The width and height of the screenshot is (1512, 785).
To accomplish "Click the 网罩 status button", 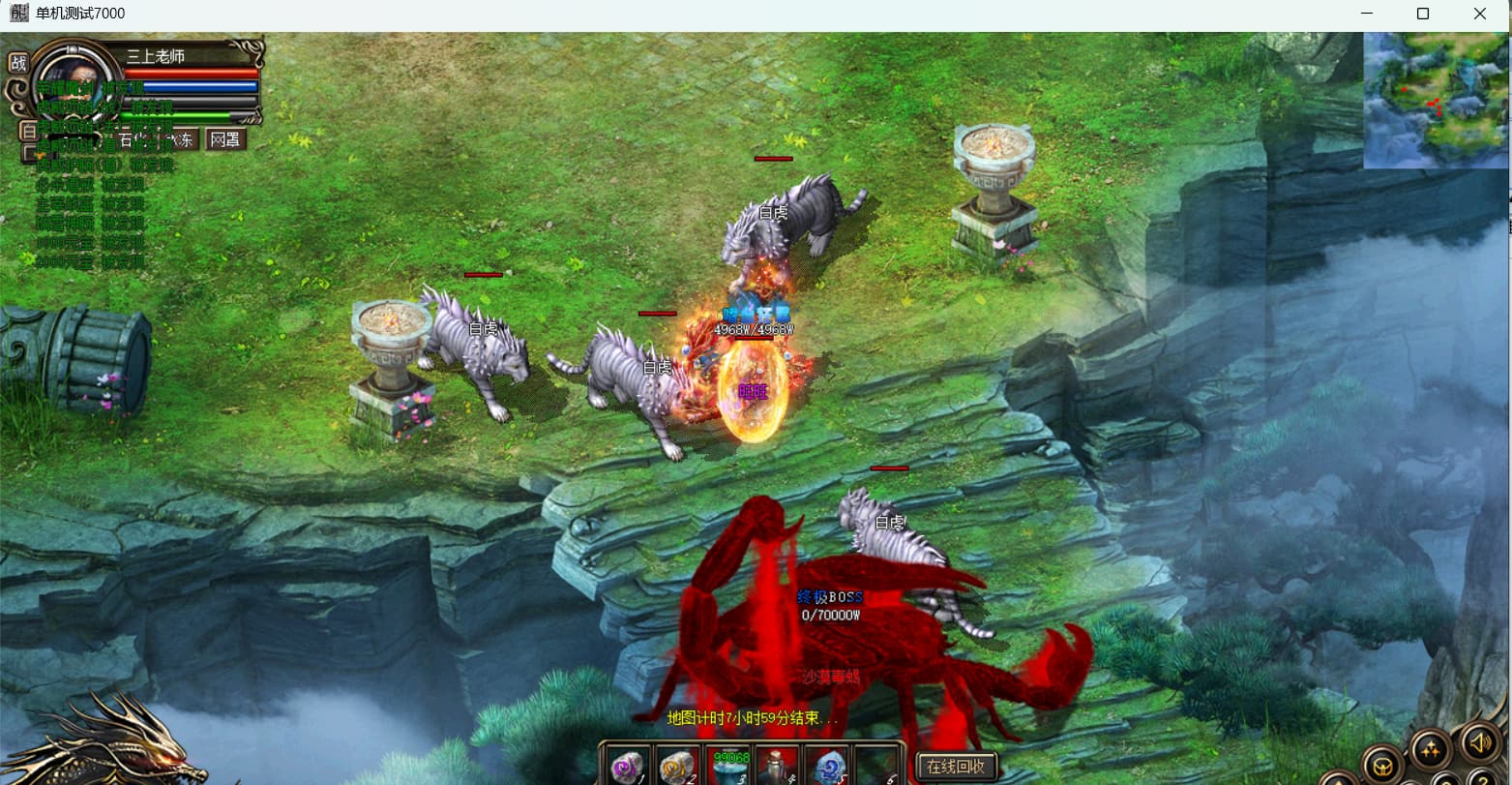I will [225, 139].
